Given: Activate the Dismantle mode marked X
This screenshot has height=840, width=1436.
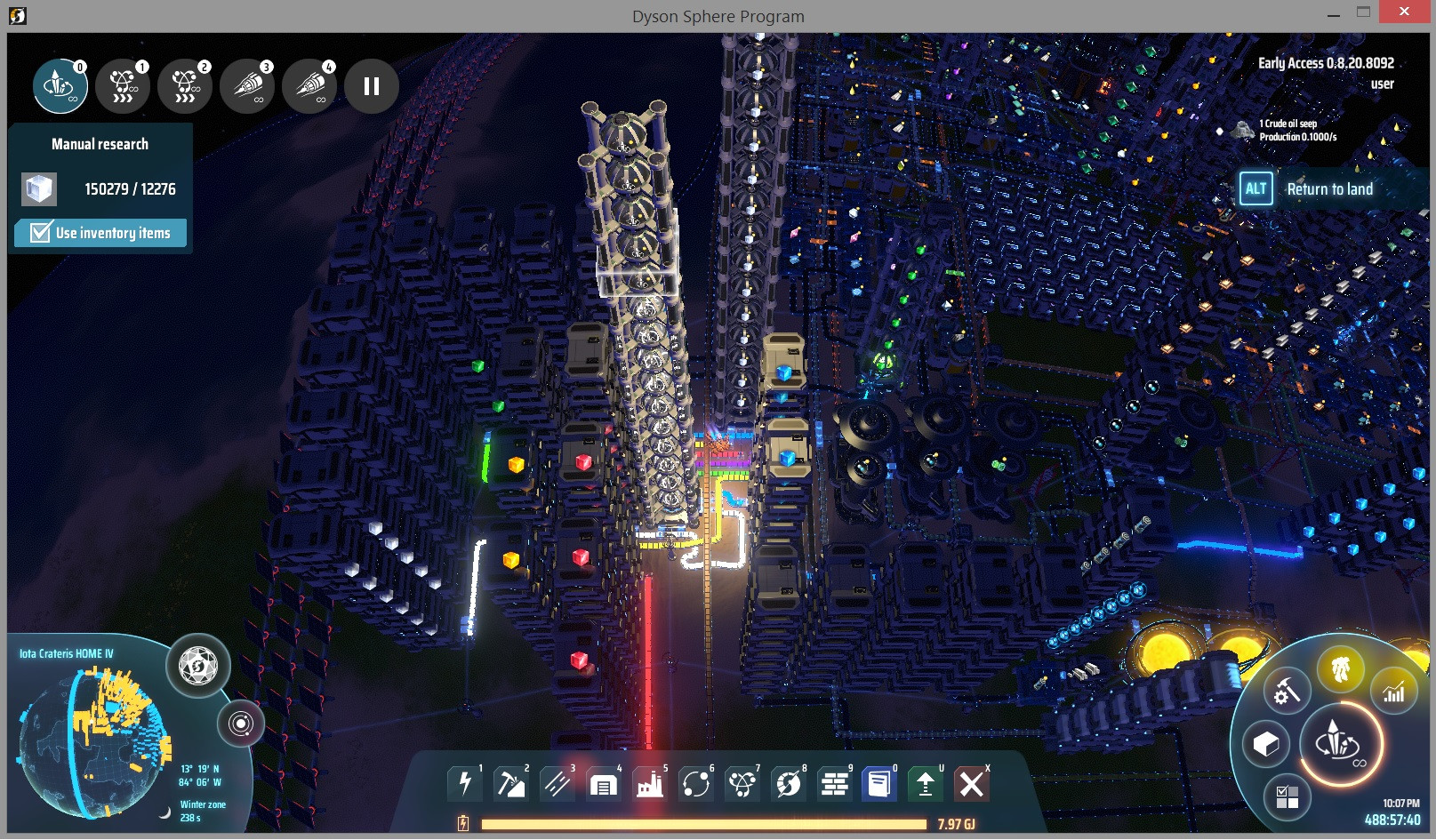Looking at the screenshot, I should 971,783.
